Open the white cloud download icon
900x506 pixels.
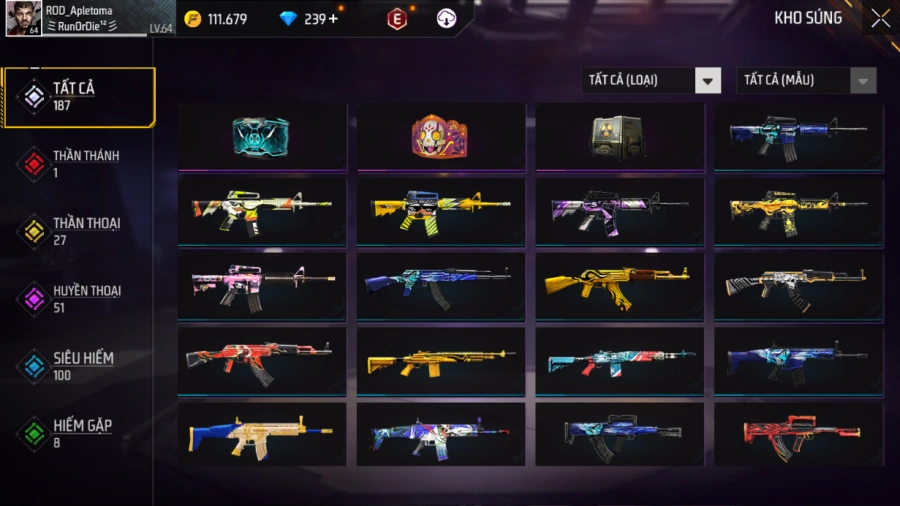pyautogui.click(x=447, y=19)
